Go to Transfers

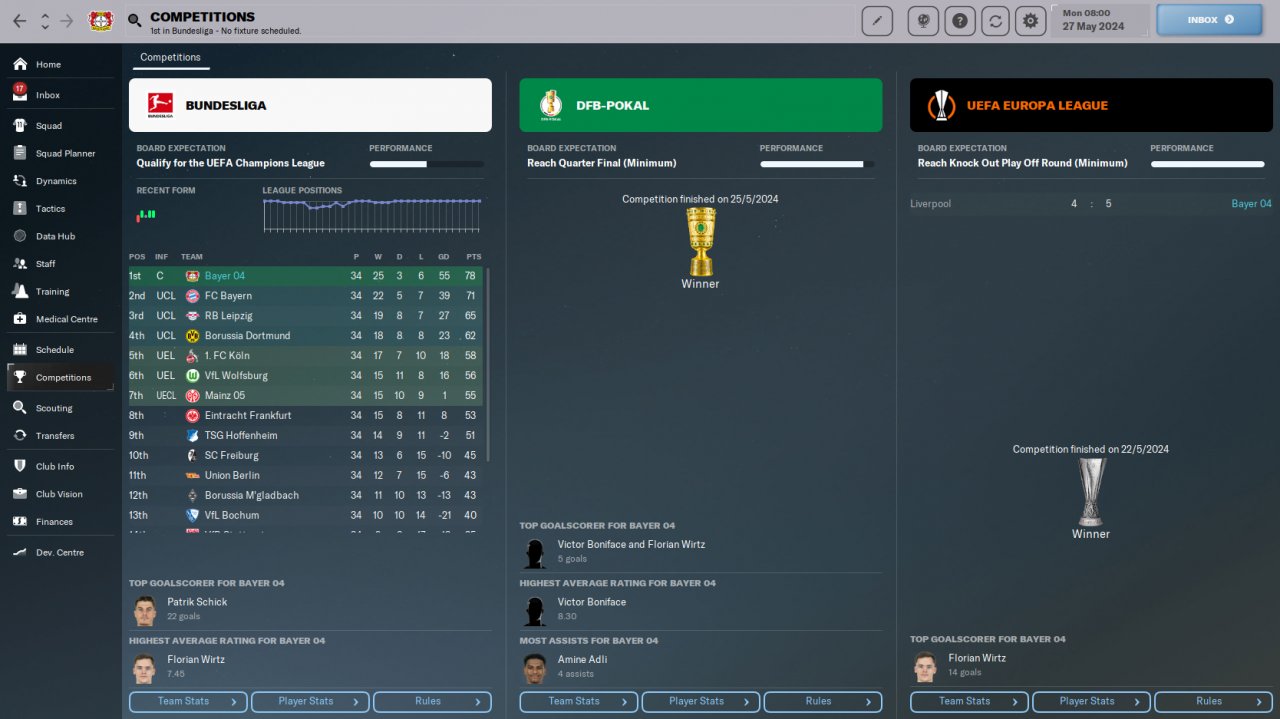pyautogui.click(x=54, y=436)
